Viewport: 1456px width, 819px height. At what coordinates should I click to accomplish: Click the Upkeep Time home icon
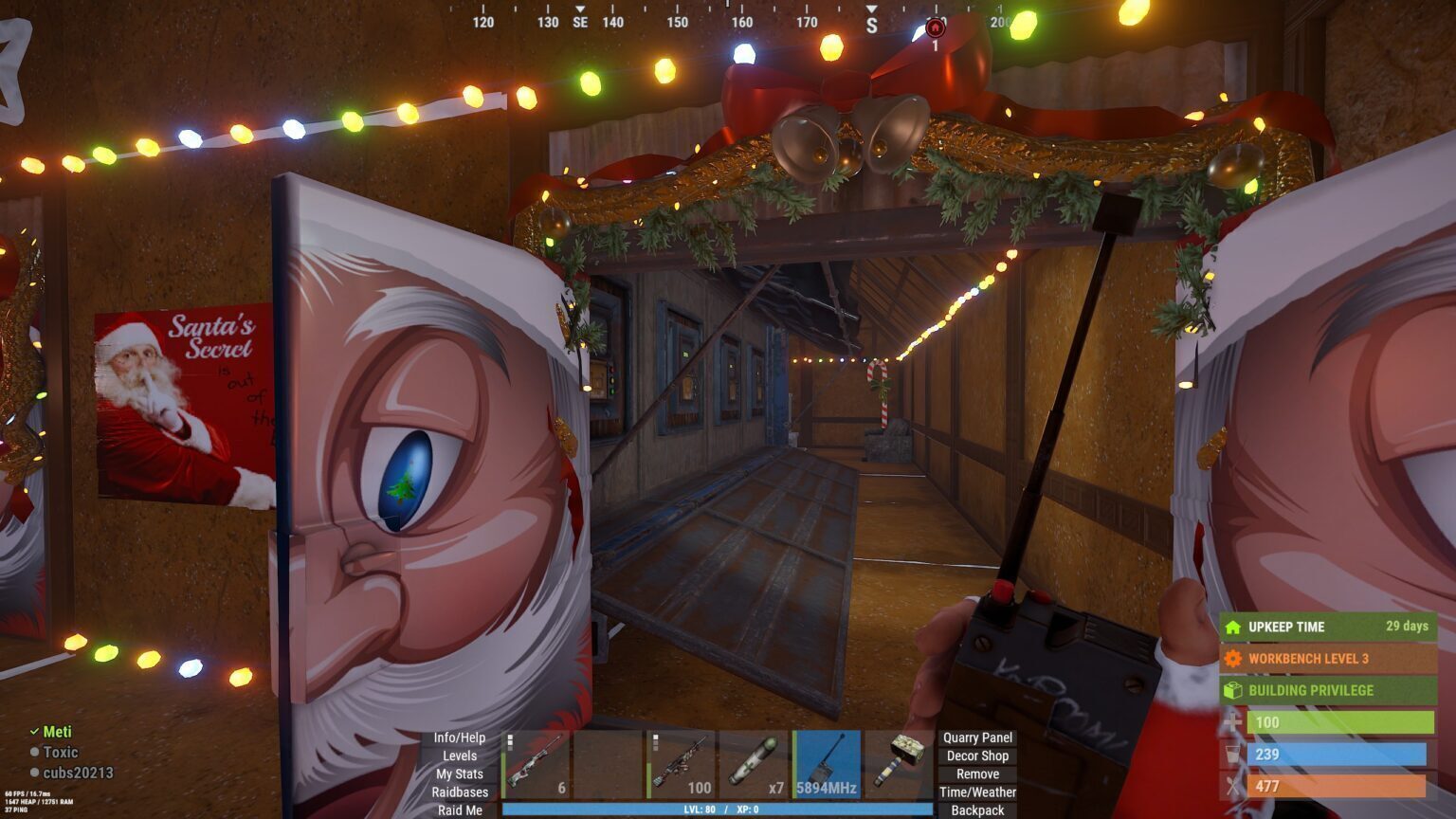tap(1232, 627)
